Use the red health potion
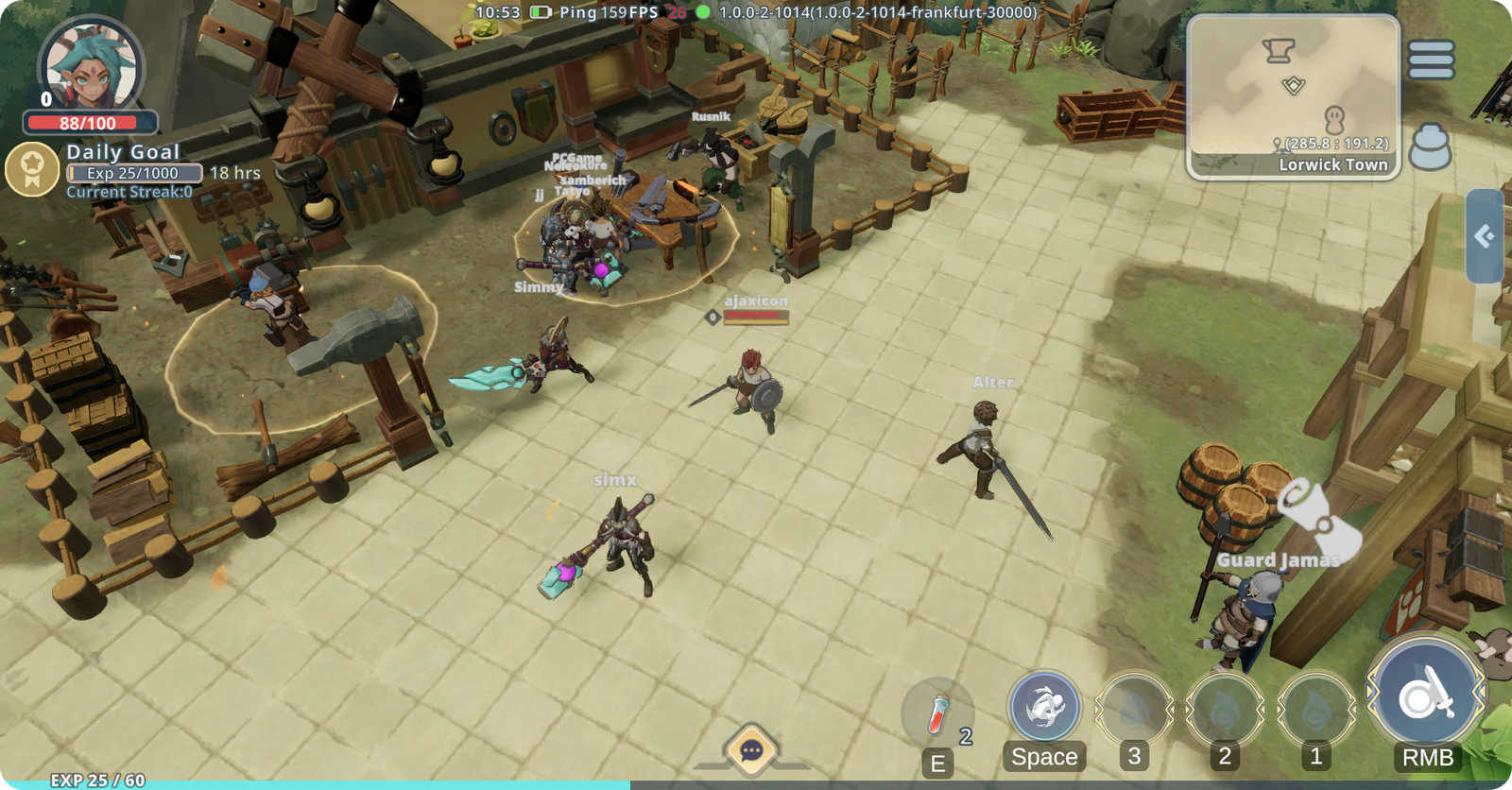The image size is (1512, 790). pos(937,713)
